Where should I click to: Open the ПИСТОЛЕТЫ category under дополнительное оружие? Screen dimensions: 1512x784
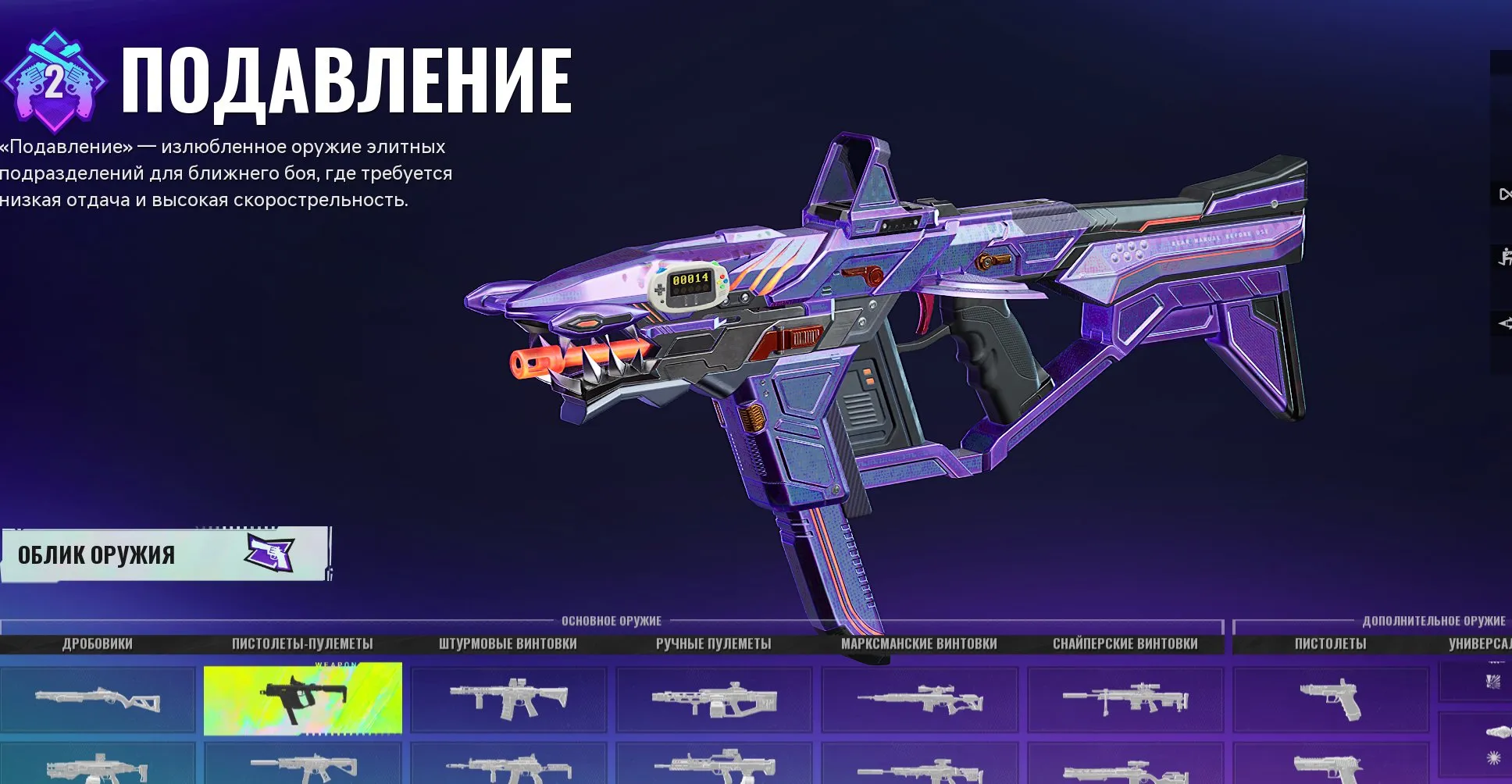click(1331, 642)
